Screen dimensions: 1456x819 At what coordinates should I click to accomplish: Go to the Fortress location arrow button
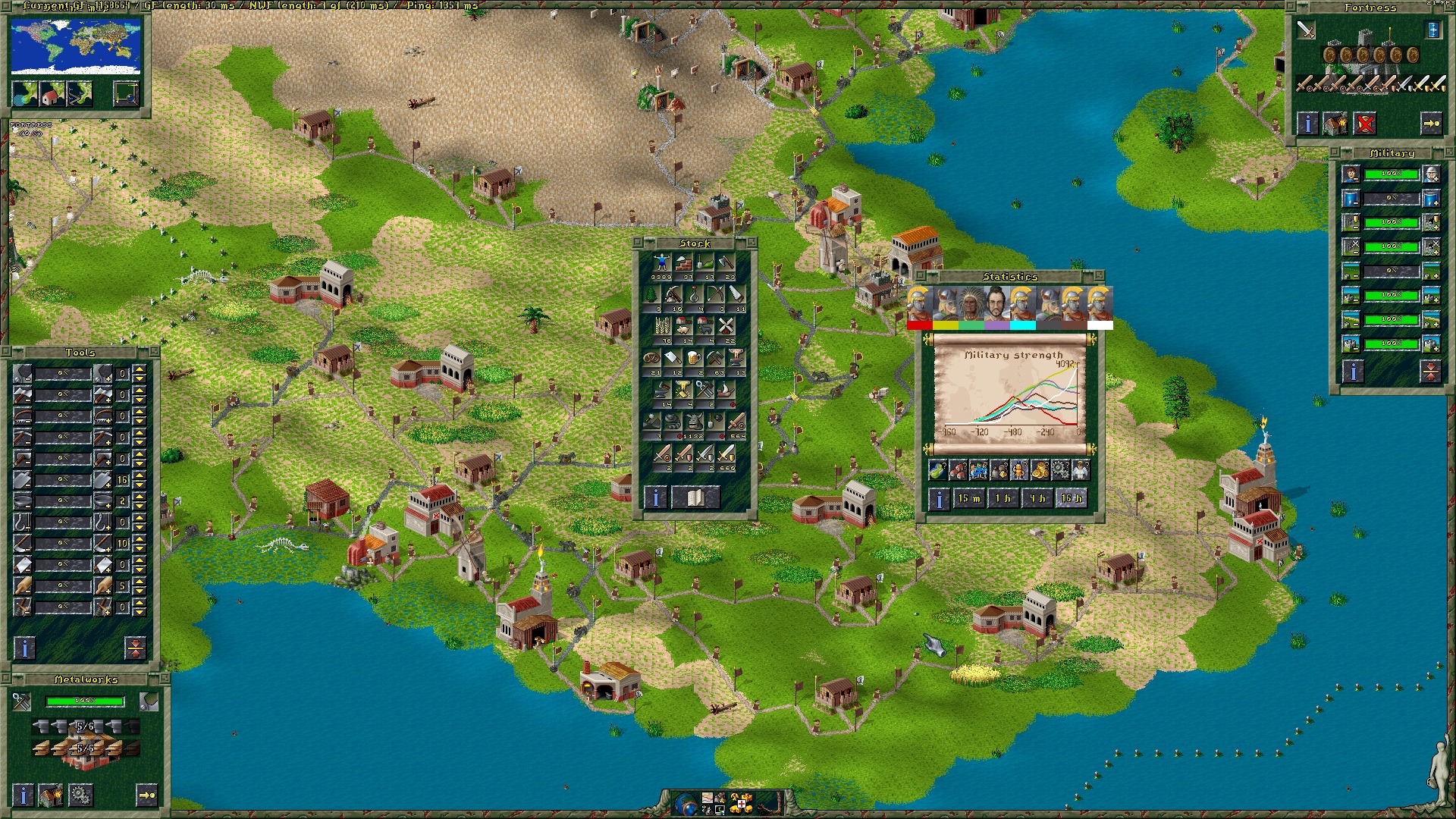coord(1431,123)
